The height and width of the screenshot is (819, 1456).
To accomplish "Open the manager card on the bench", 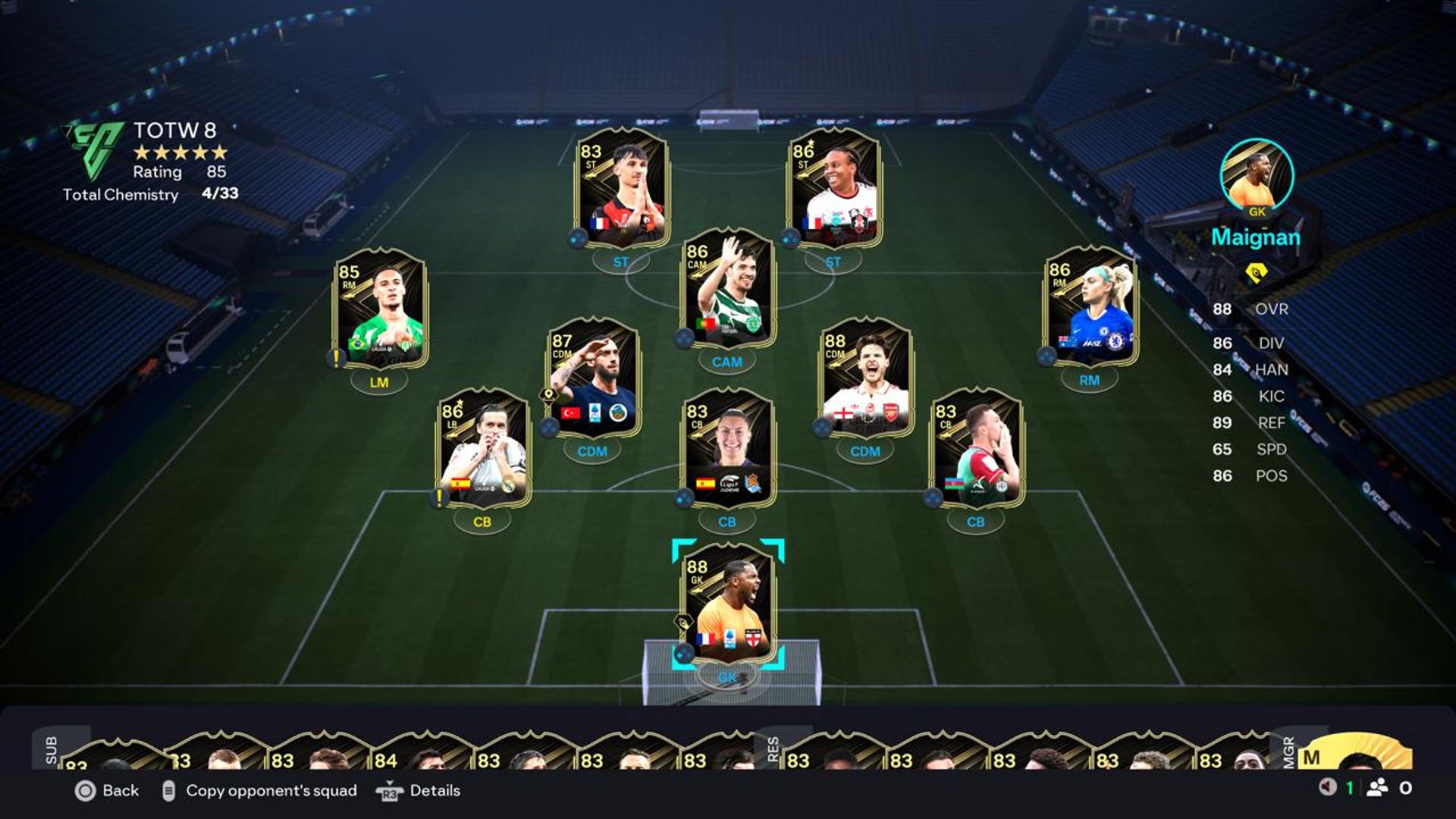I will [x=1357, y=755].
